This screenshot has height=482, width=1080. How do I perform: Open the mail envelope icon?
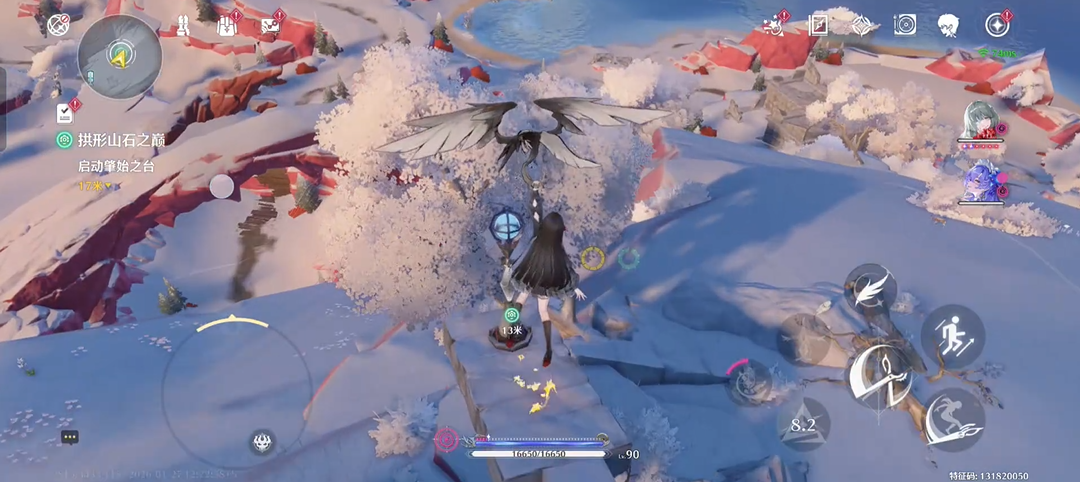[271, 25]
